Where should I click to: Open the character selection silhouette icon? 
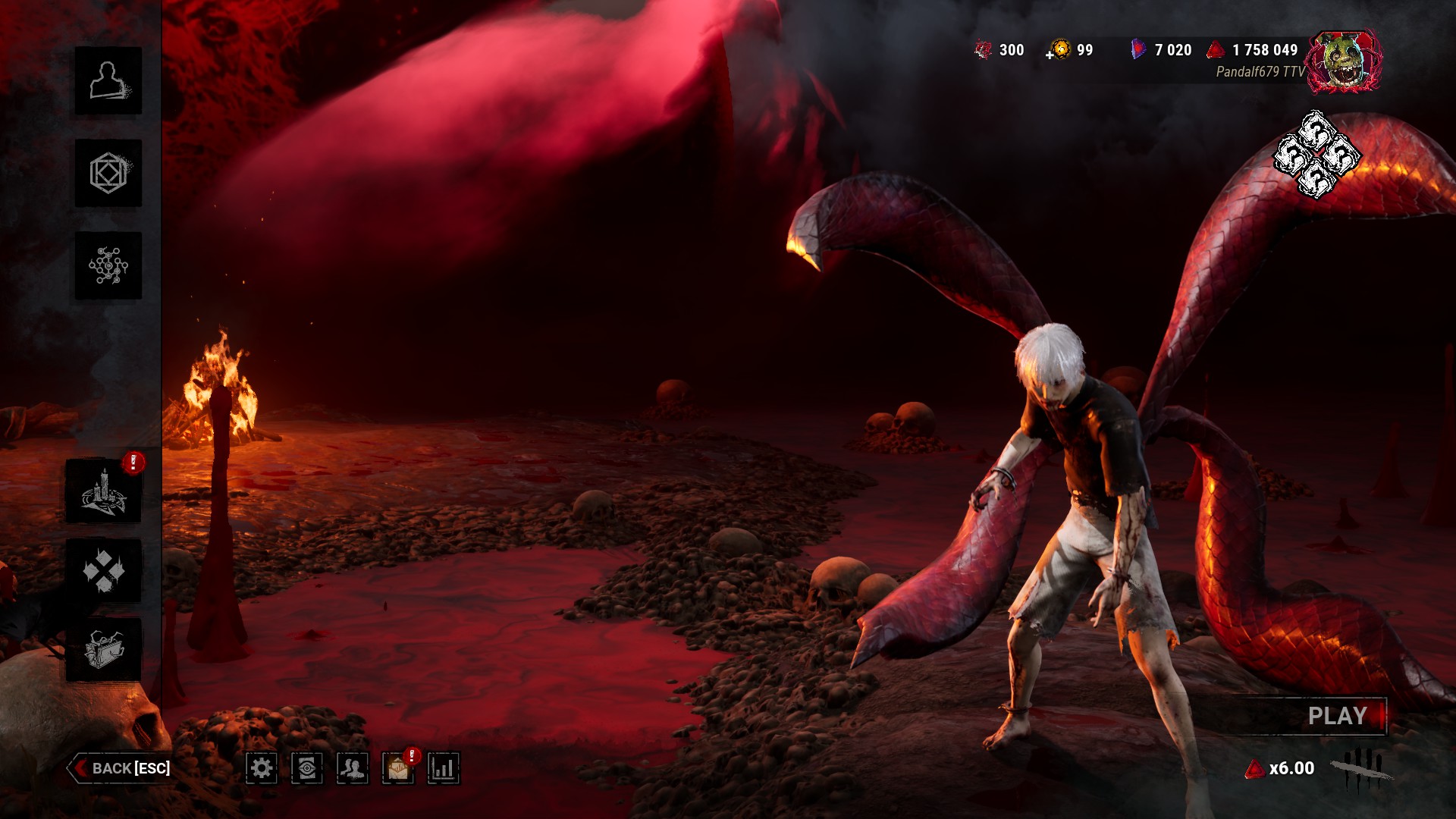point(108,81)
